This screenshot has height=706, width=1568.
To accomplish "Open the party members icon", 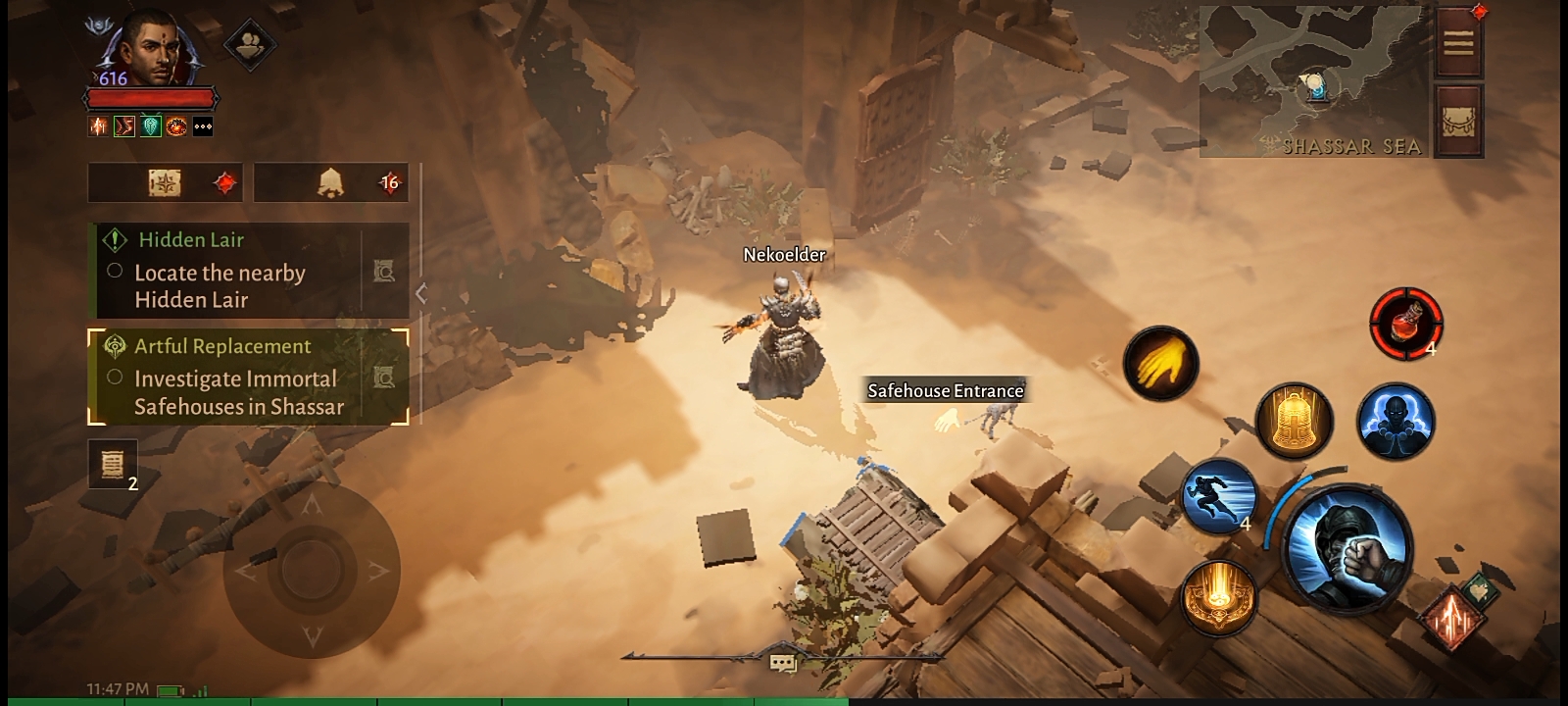I will (249, 43).
